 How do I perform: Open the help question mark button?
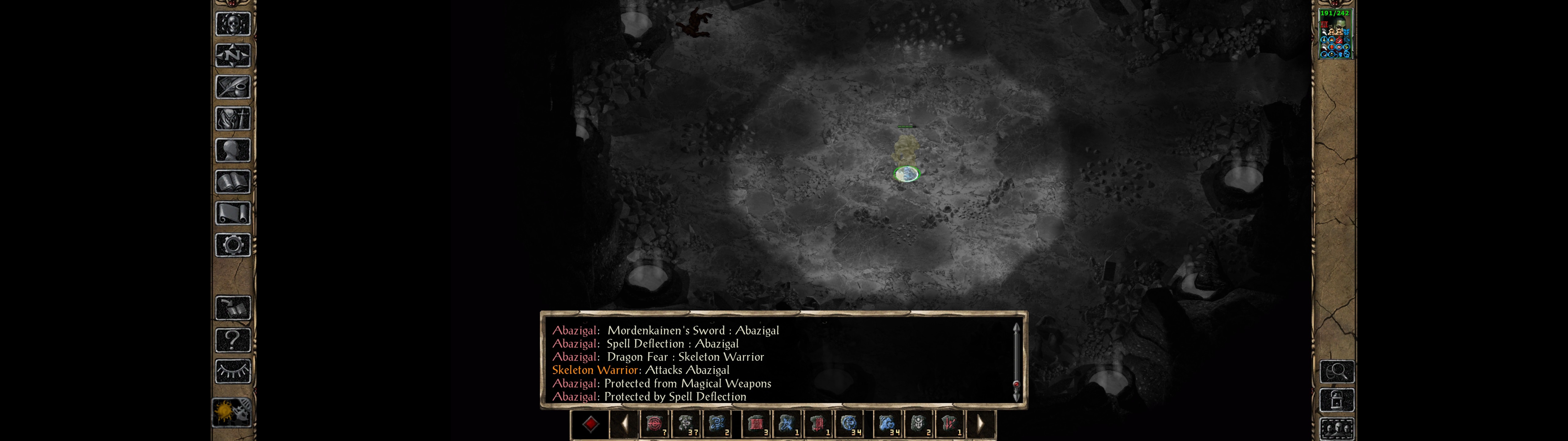[232, 339]
